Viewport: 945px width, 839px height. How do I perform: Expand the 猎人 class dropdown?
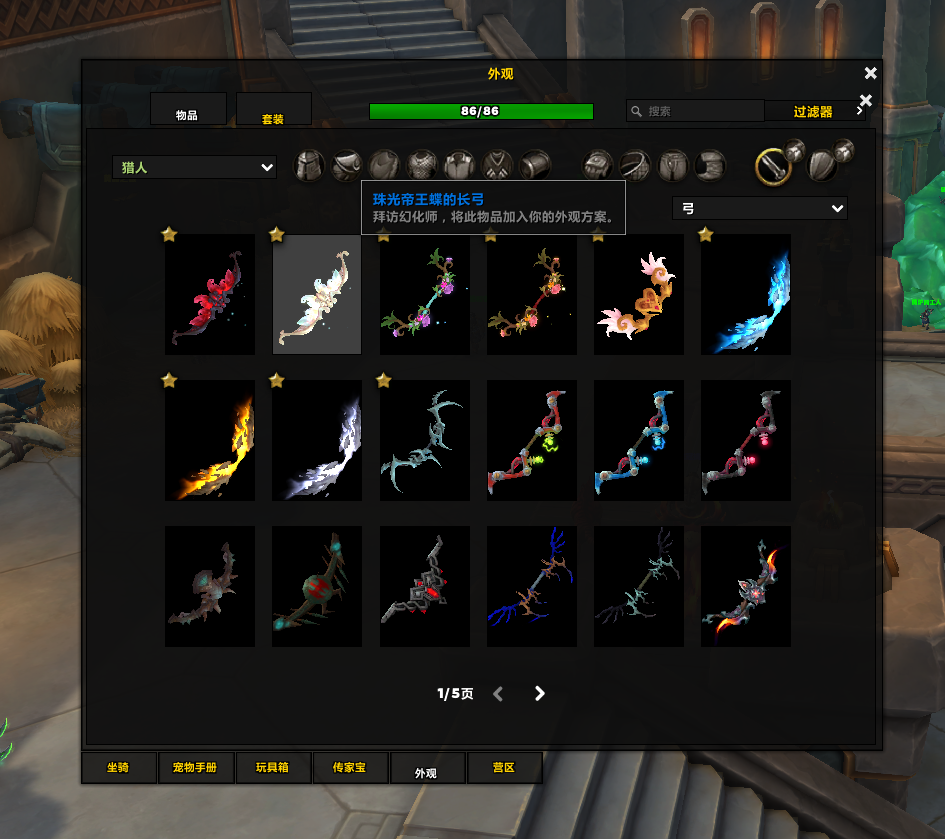pos(195,168)
